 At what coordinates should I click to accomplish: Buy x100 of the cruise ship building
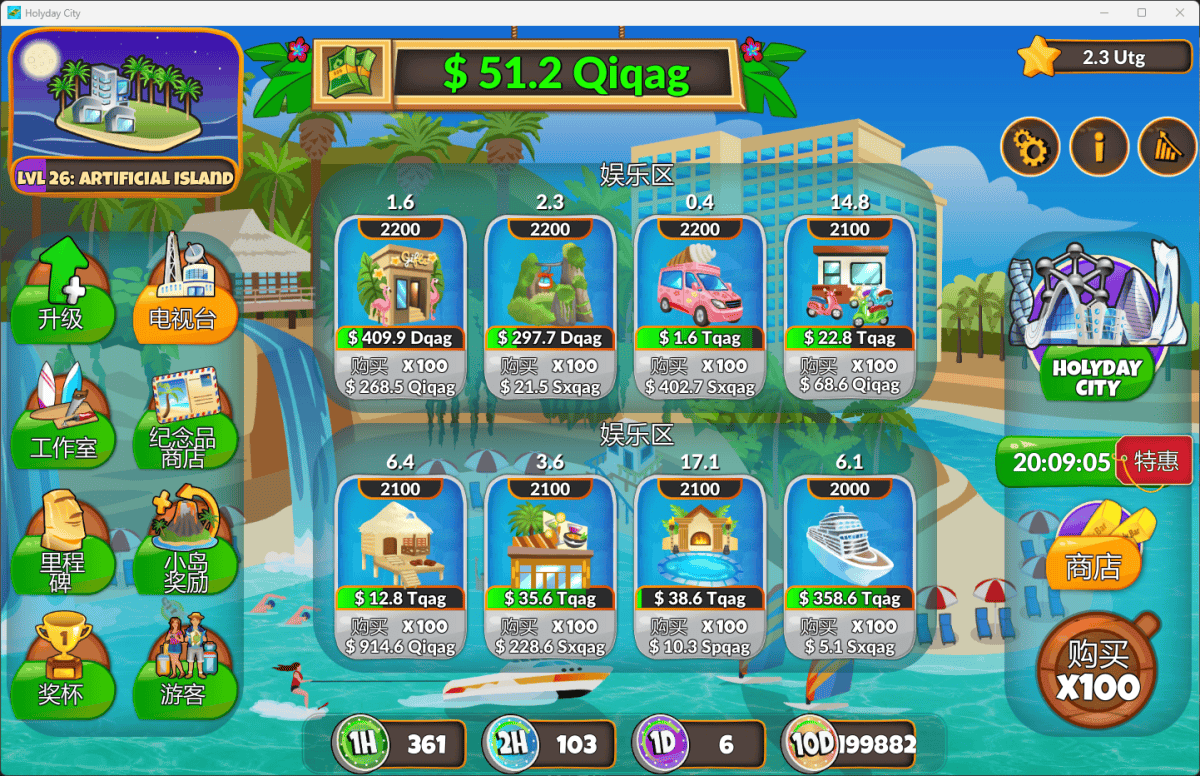(x=850, y=637)
